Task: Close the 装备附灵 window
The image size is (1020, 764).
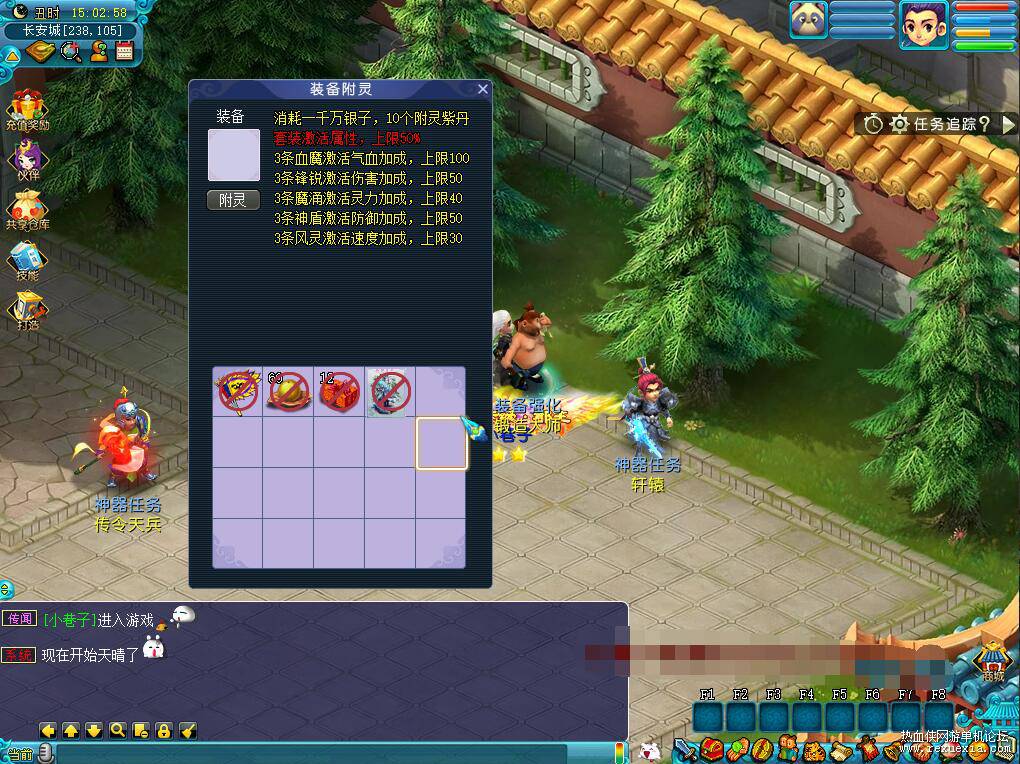Action: 483,89
